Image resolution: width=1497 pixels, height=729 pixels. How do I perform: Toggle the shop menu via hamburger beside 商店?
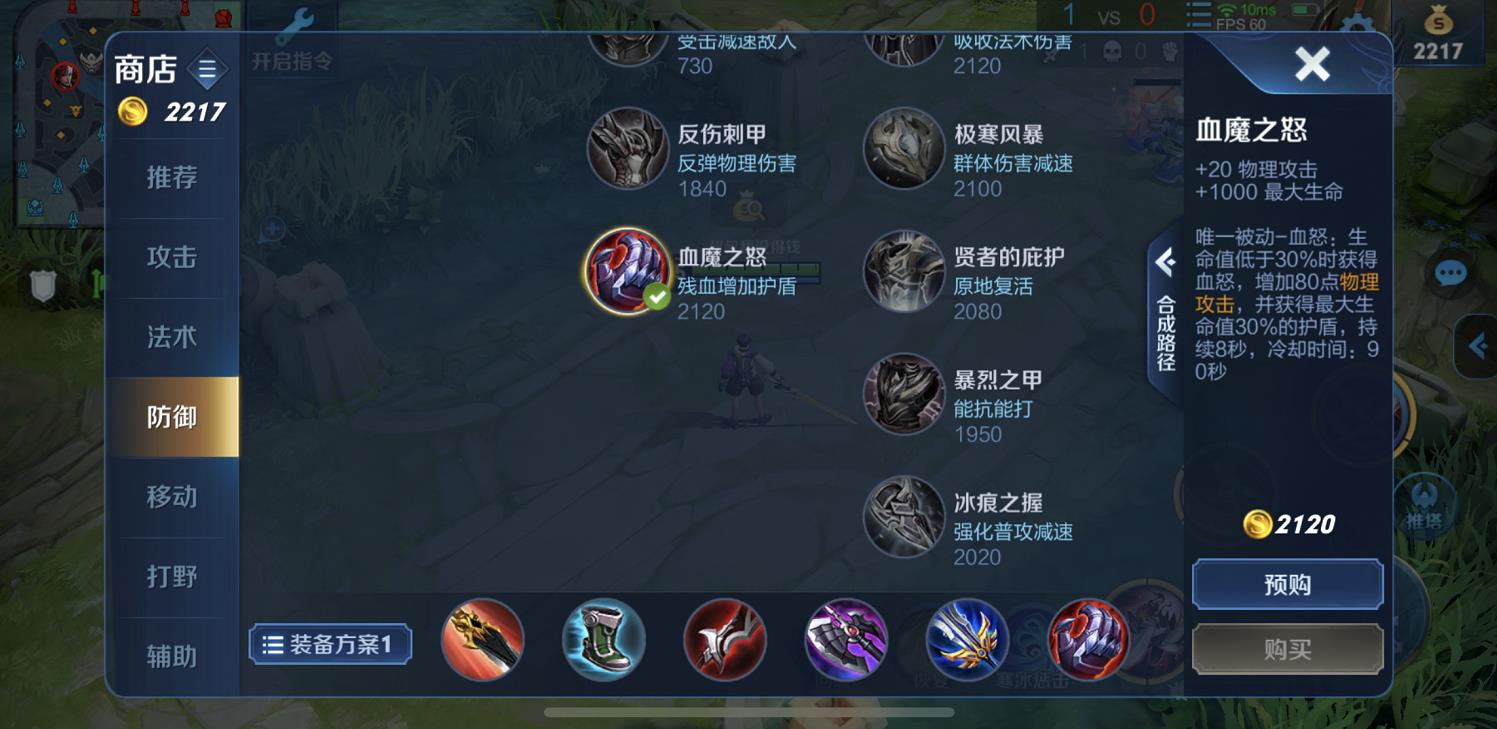point(205,68)
